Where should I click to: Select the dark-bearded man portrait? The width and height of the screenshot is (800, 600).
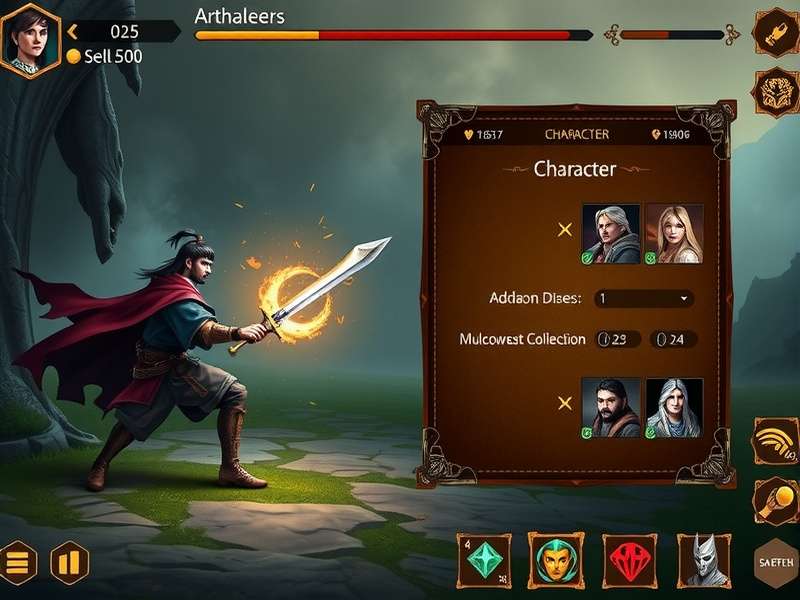(x=611, y=407)
